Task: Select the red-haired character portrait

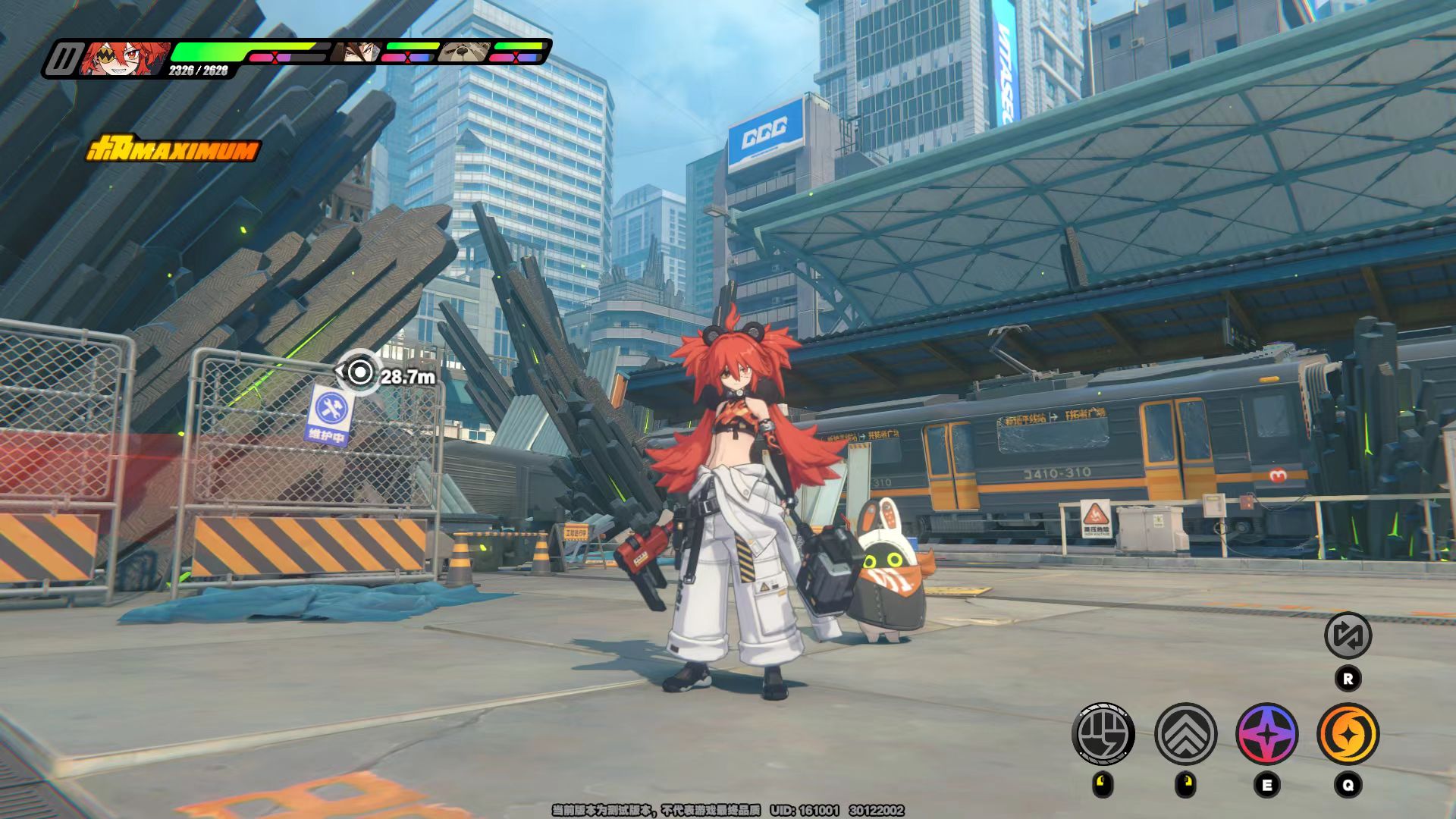Action: (x=125, y=58)
